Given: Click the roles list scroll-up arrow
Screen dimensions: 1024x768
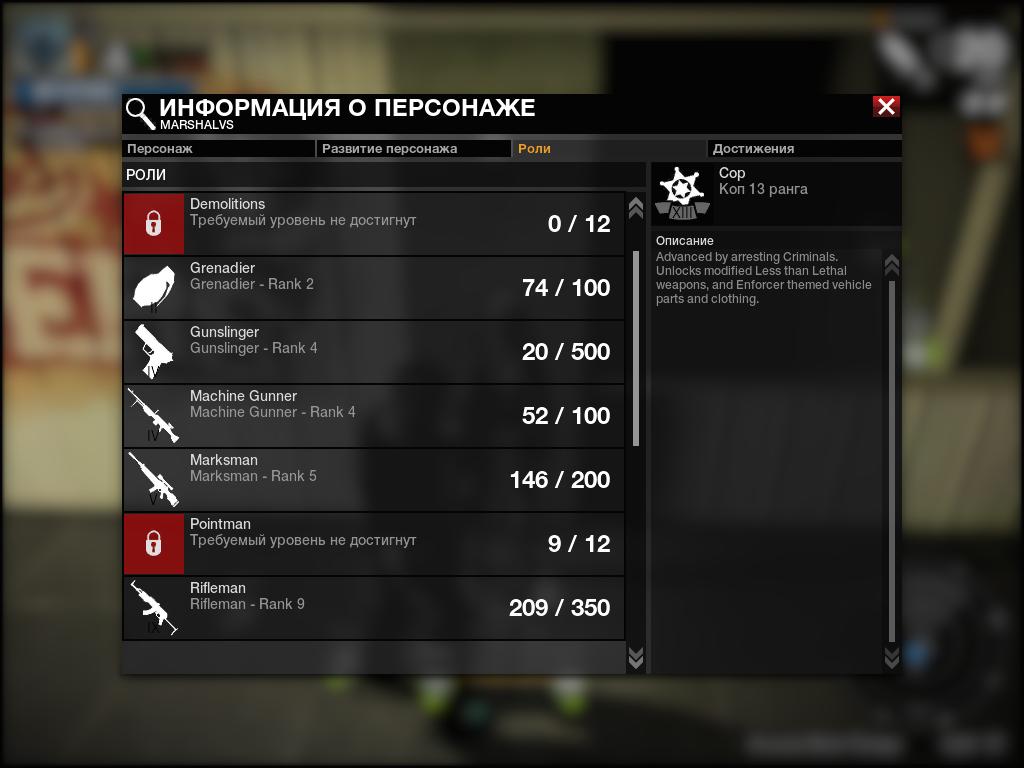Looking at the screenshot, I should pos(635,208).
